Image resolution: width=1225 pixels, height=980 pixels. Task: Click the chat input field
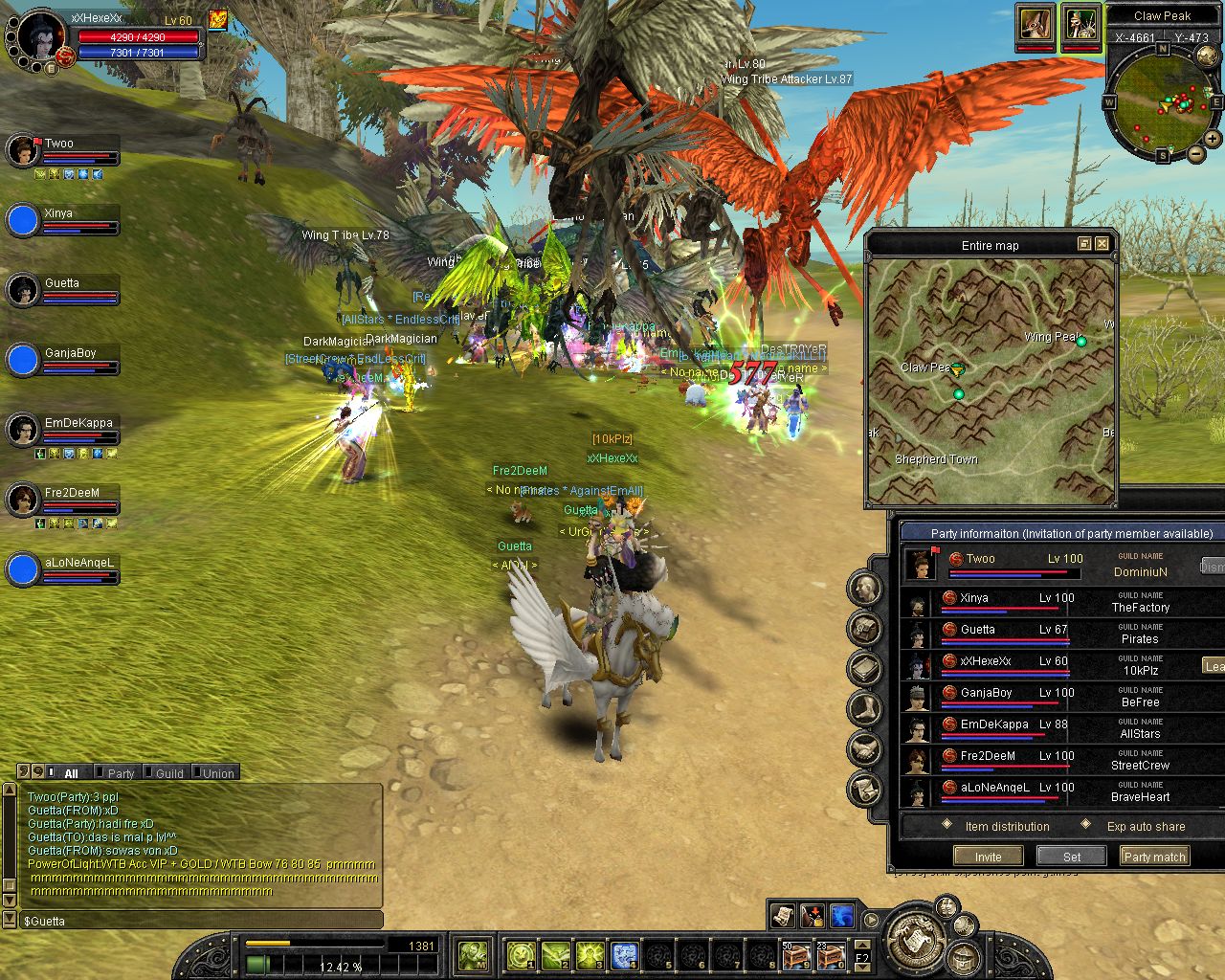201,921
